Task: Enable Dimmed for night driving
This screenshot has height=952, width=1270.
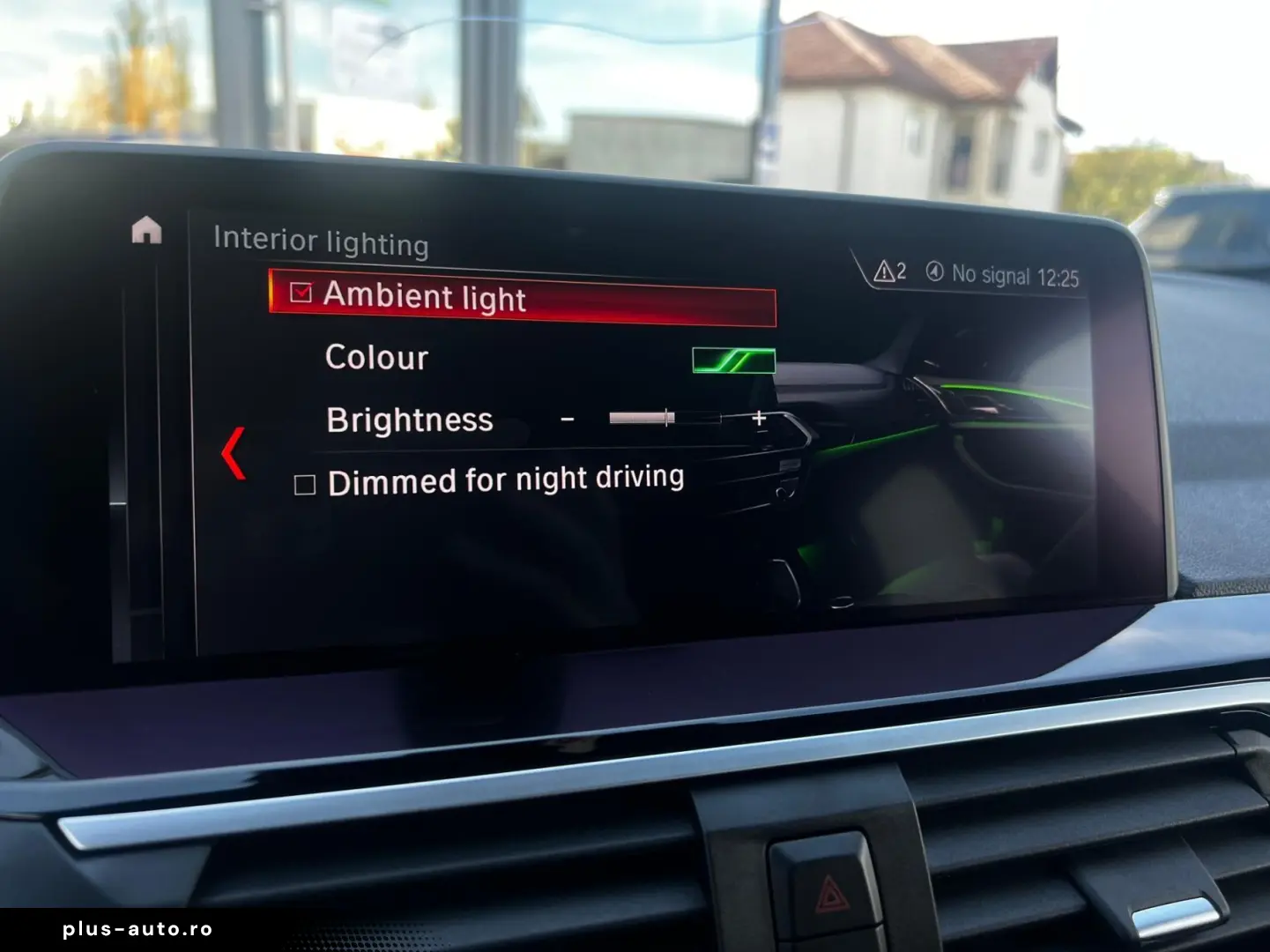Action: point(305,485)
